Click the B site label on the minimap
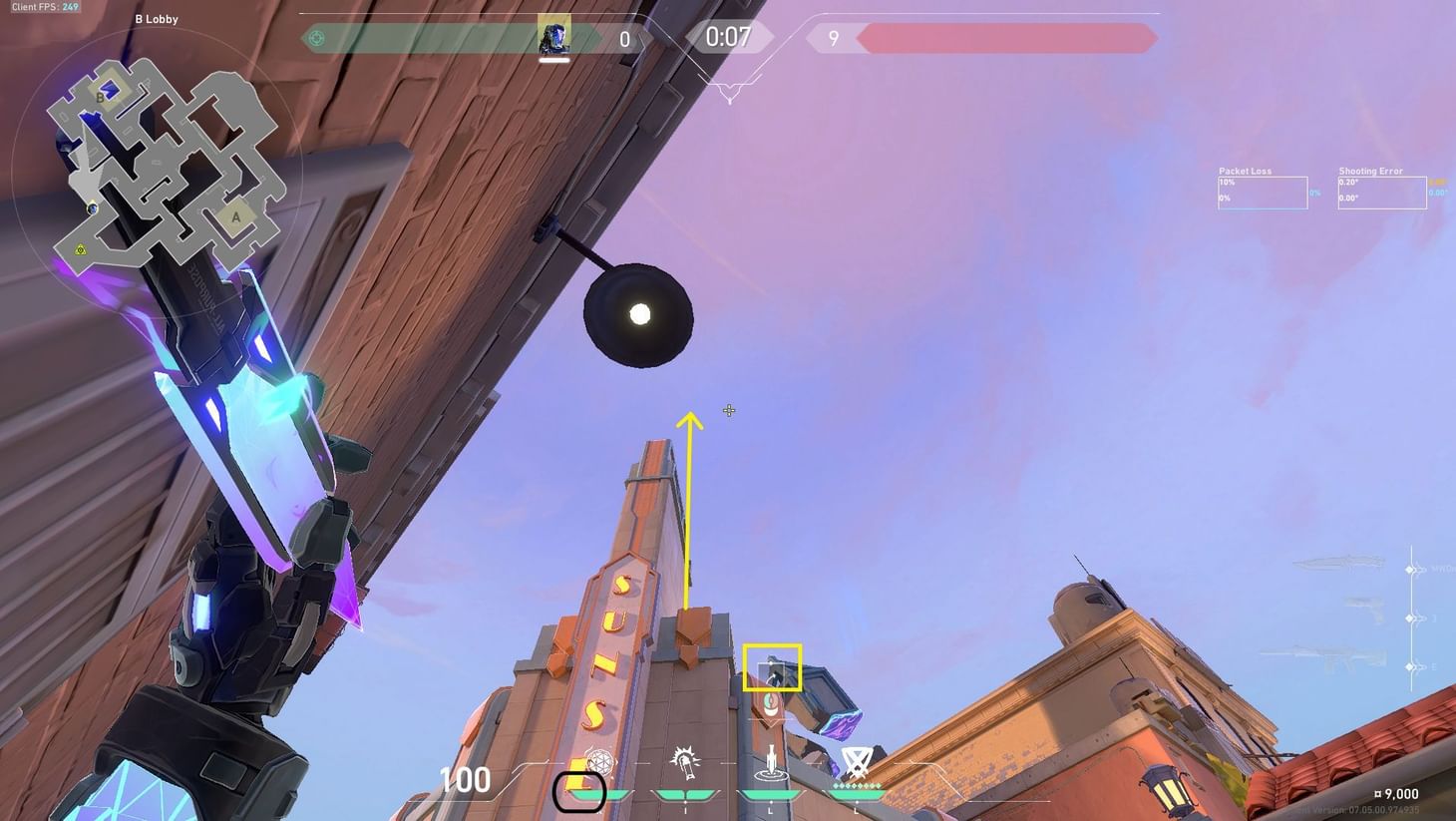The width and height of the screenshot is (1456, 821). click(100, 98)
